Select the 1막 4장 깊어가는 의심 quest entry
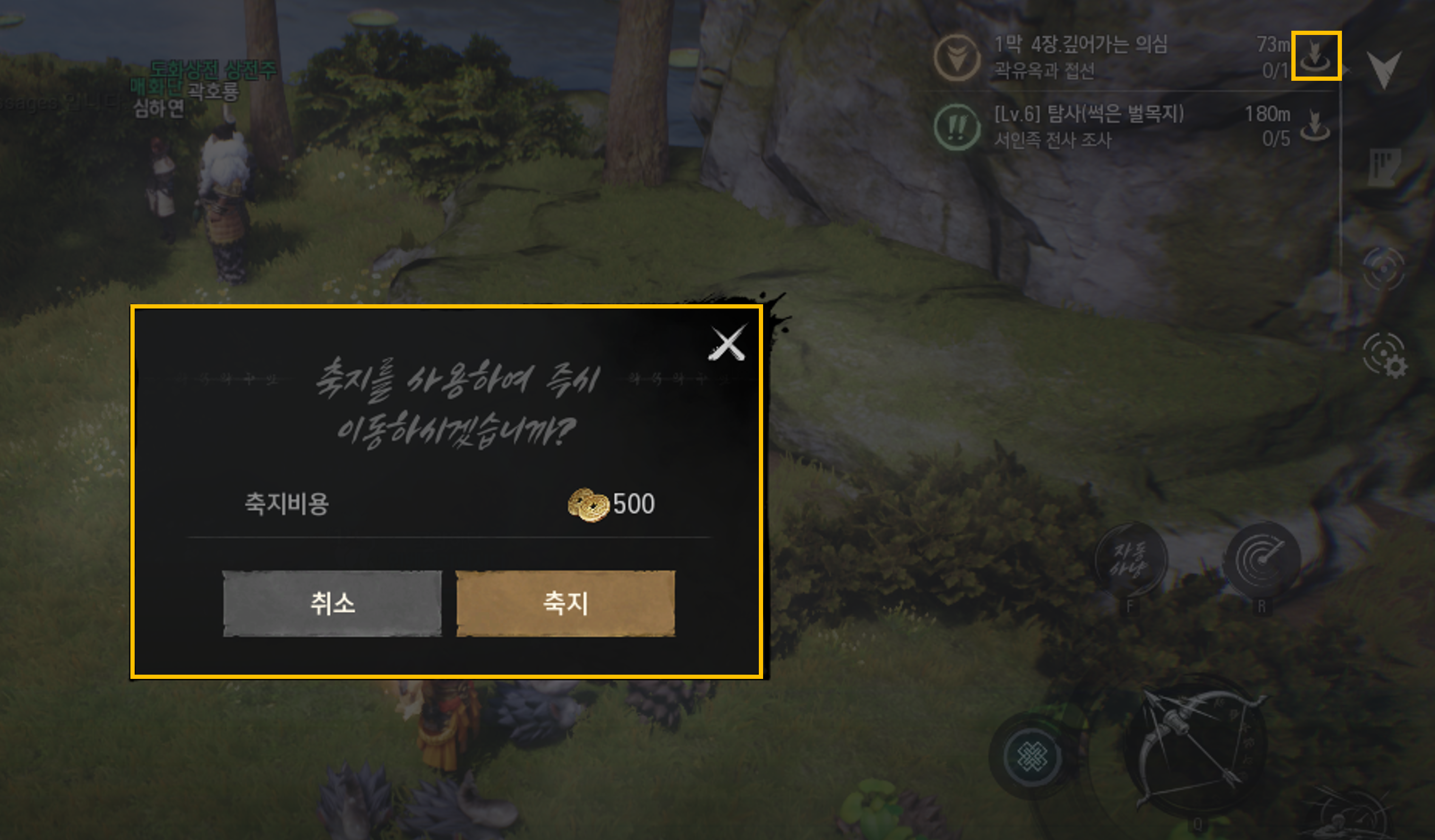 1080,56
